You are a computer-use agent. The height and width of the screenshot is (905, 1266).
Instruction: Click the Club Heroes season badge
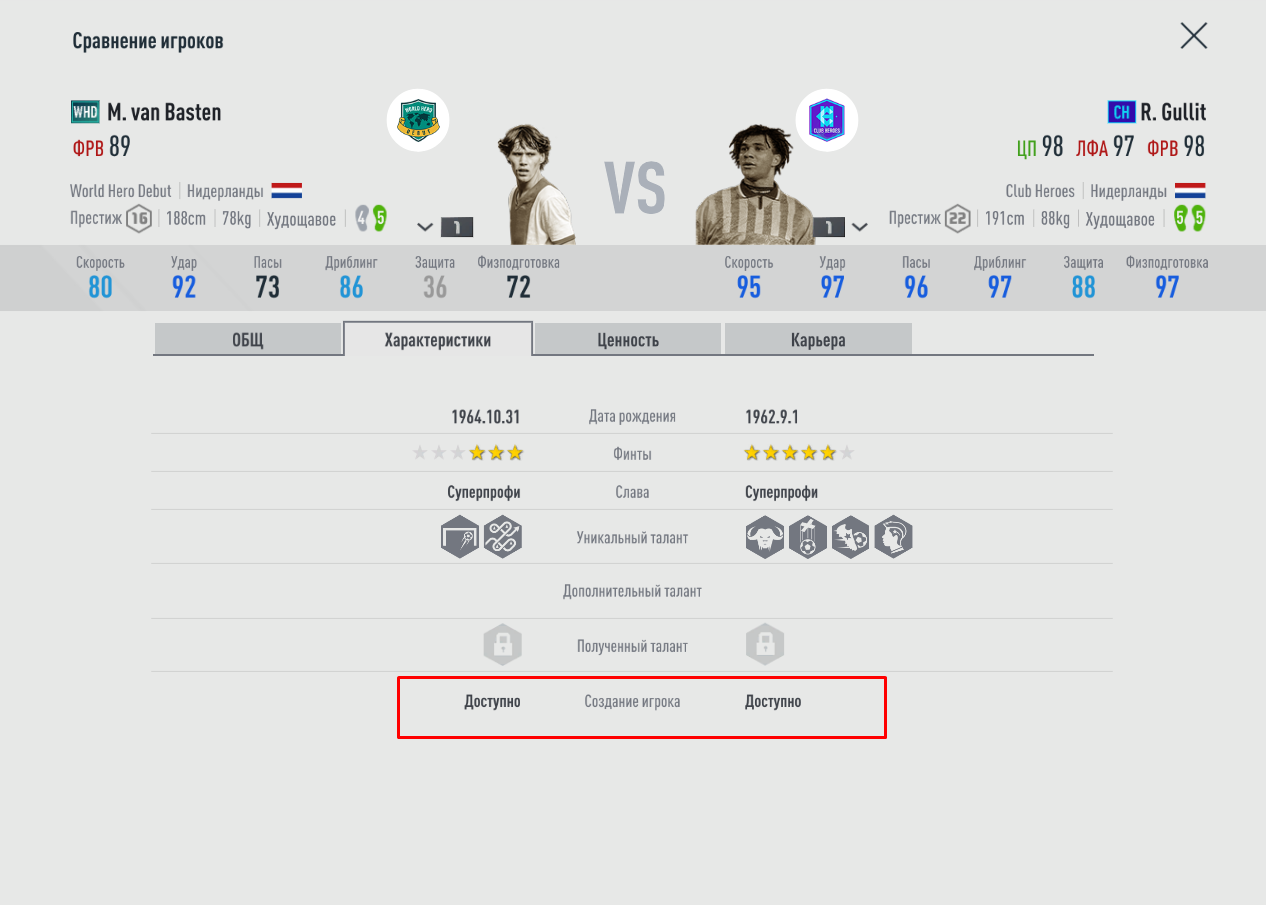[827, 120]
